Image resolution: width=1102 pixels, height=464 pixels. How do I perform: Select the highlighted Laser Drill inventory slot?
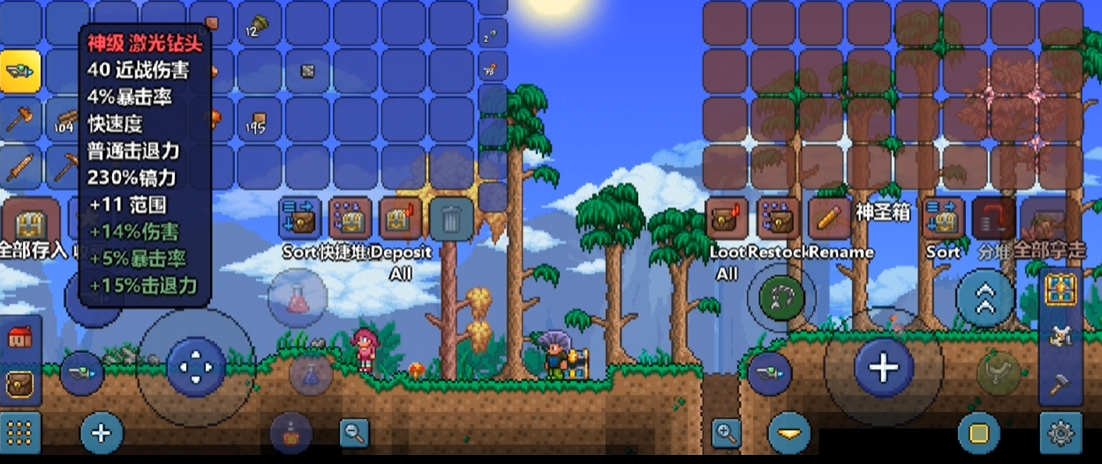click(20, 71)
